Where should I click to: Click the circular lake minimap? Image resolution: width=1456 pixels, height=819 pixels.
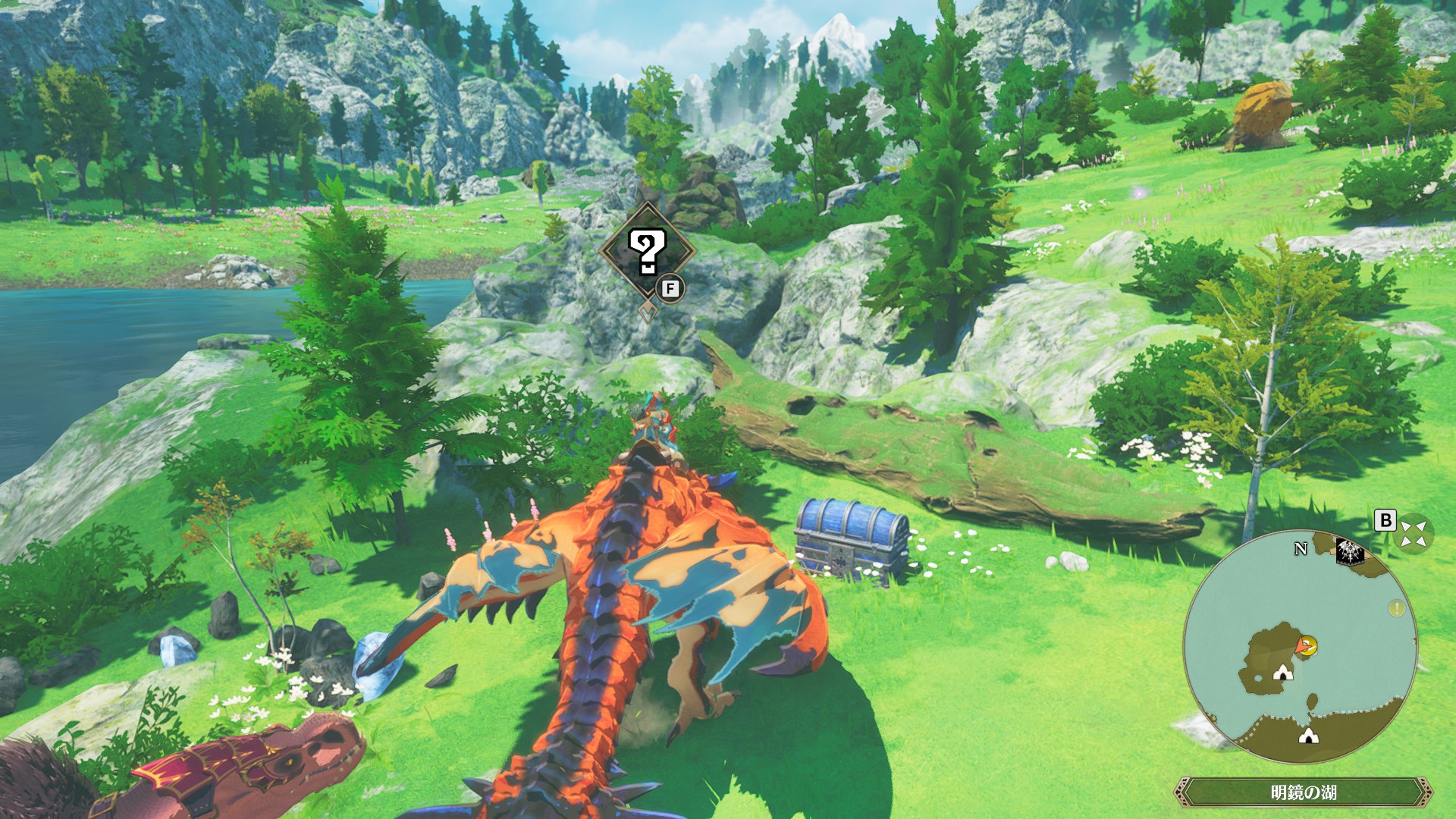1300,647
